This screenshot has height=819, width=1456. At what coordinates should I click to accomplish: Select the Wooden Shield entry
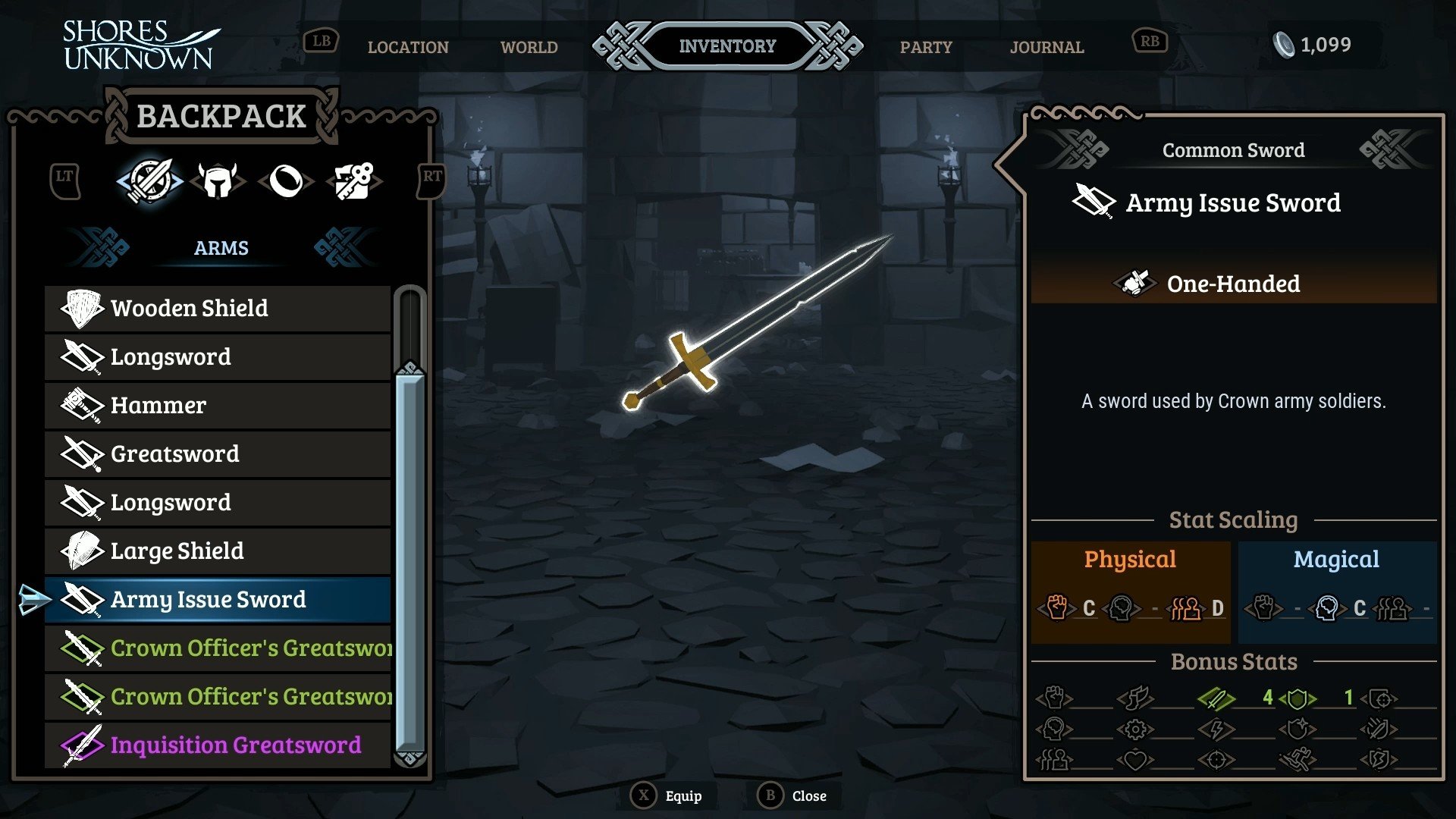(x=218, y=309)
